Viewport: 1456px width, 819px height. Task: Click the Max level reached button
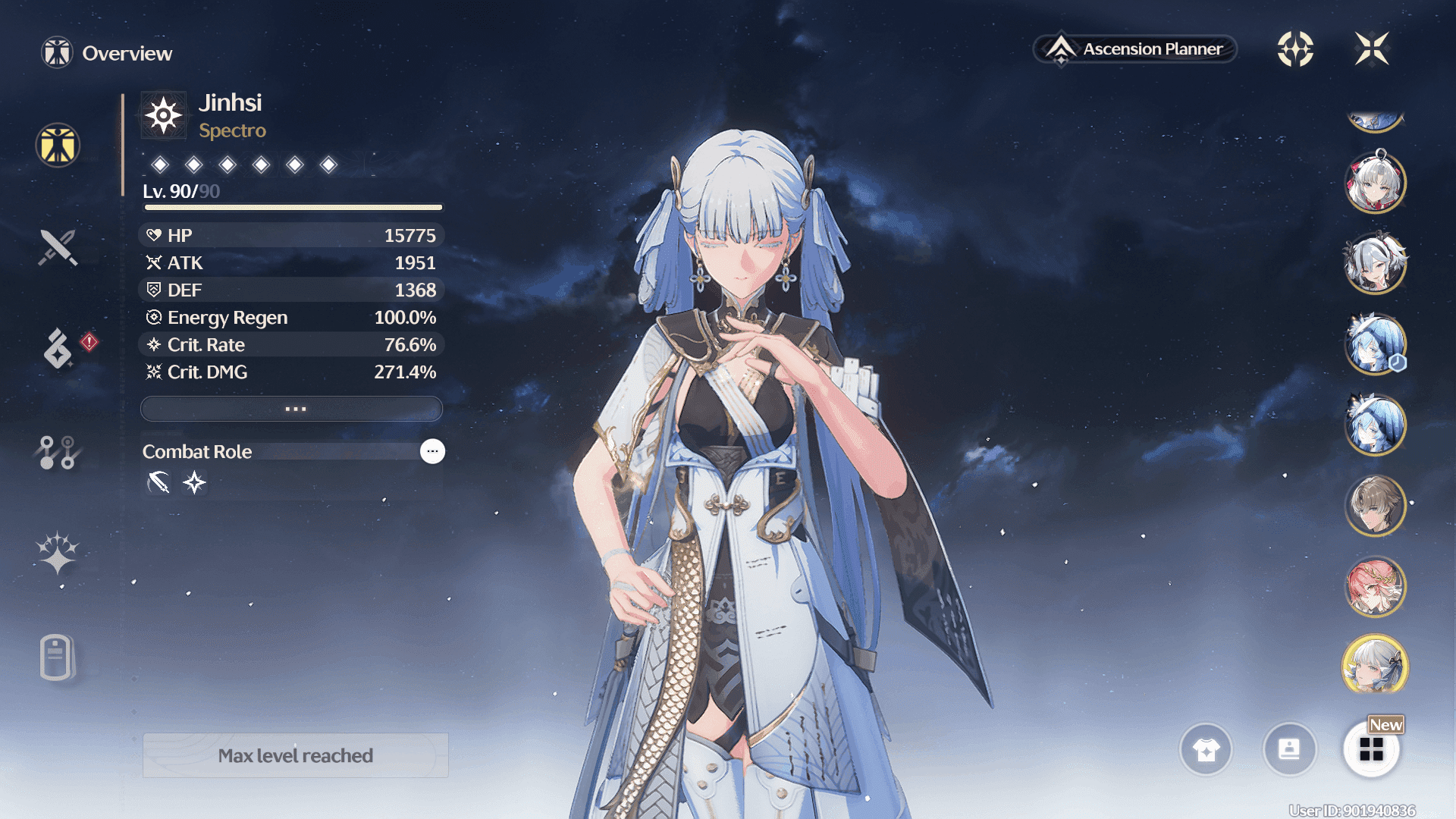tap(295, 755)
